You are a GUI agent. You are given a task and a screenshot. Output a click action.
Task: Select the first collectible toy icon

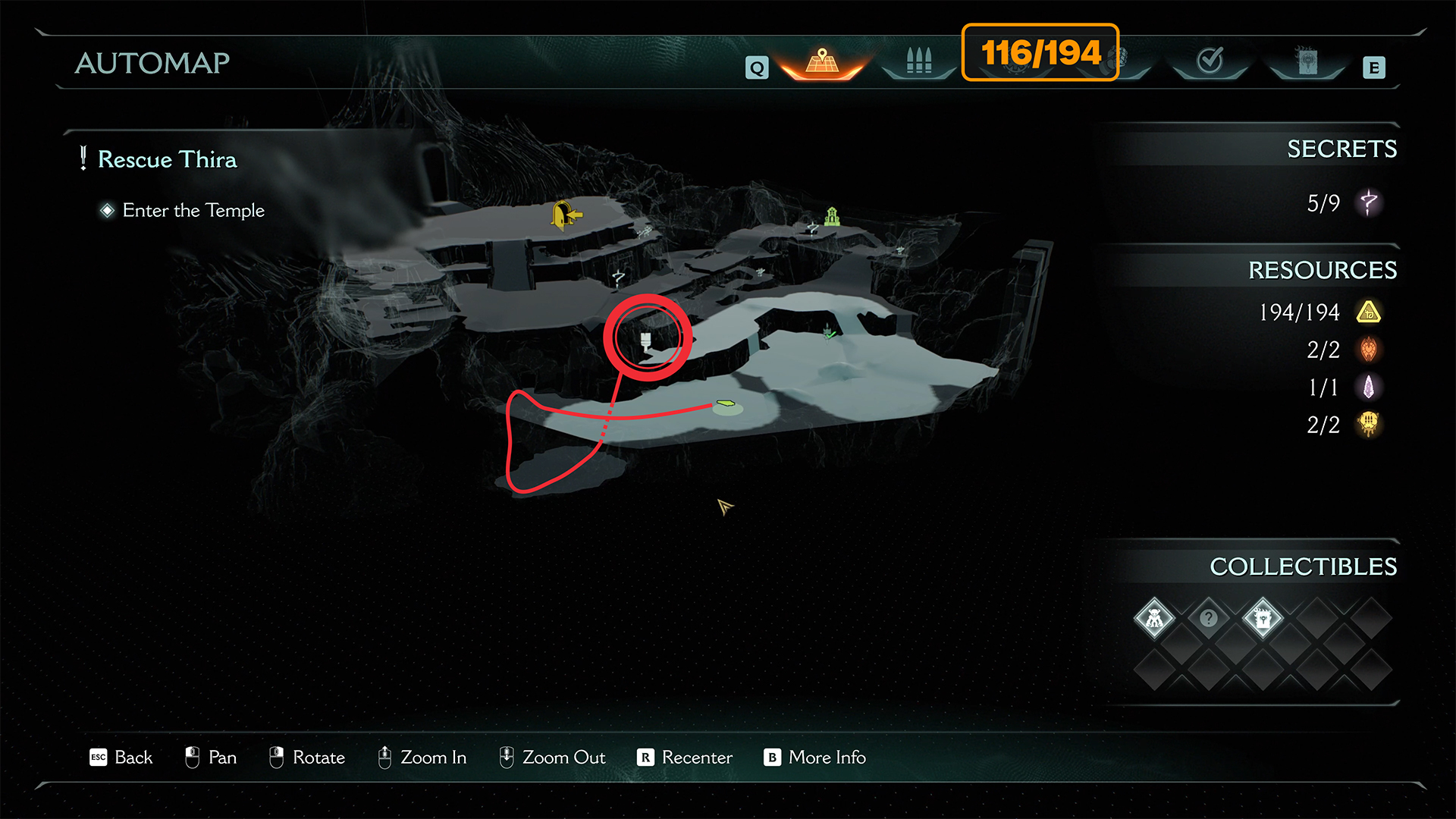coord(1154,619)
